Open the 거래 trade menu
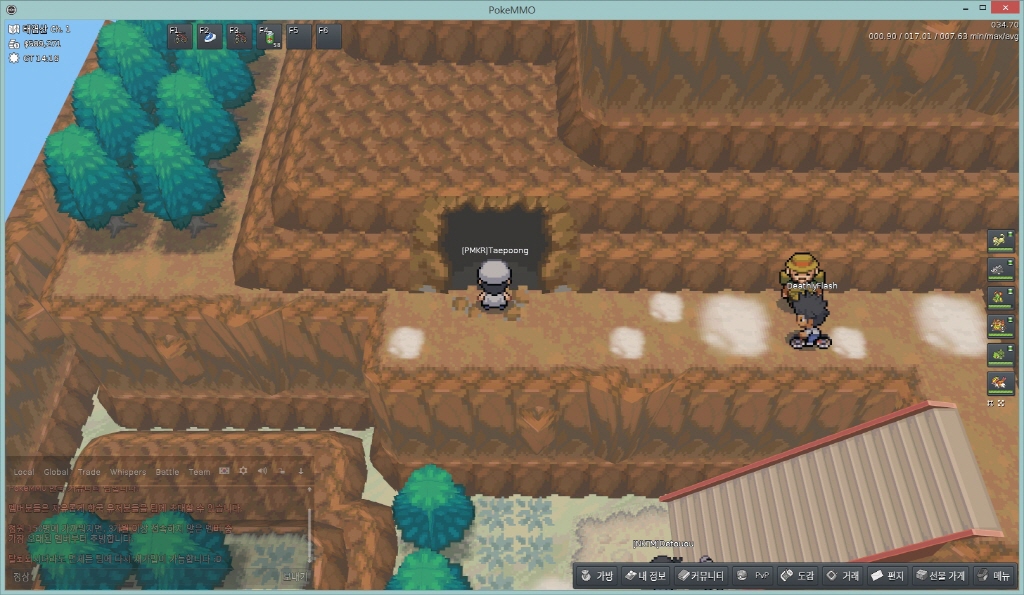Screen dimensions: 1024x595 pos(842,575)
